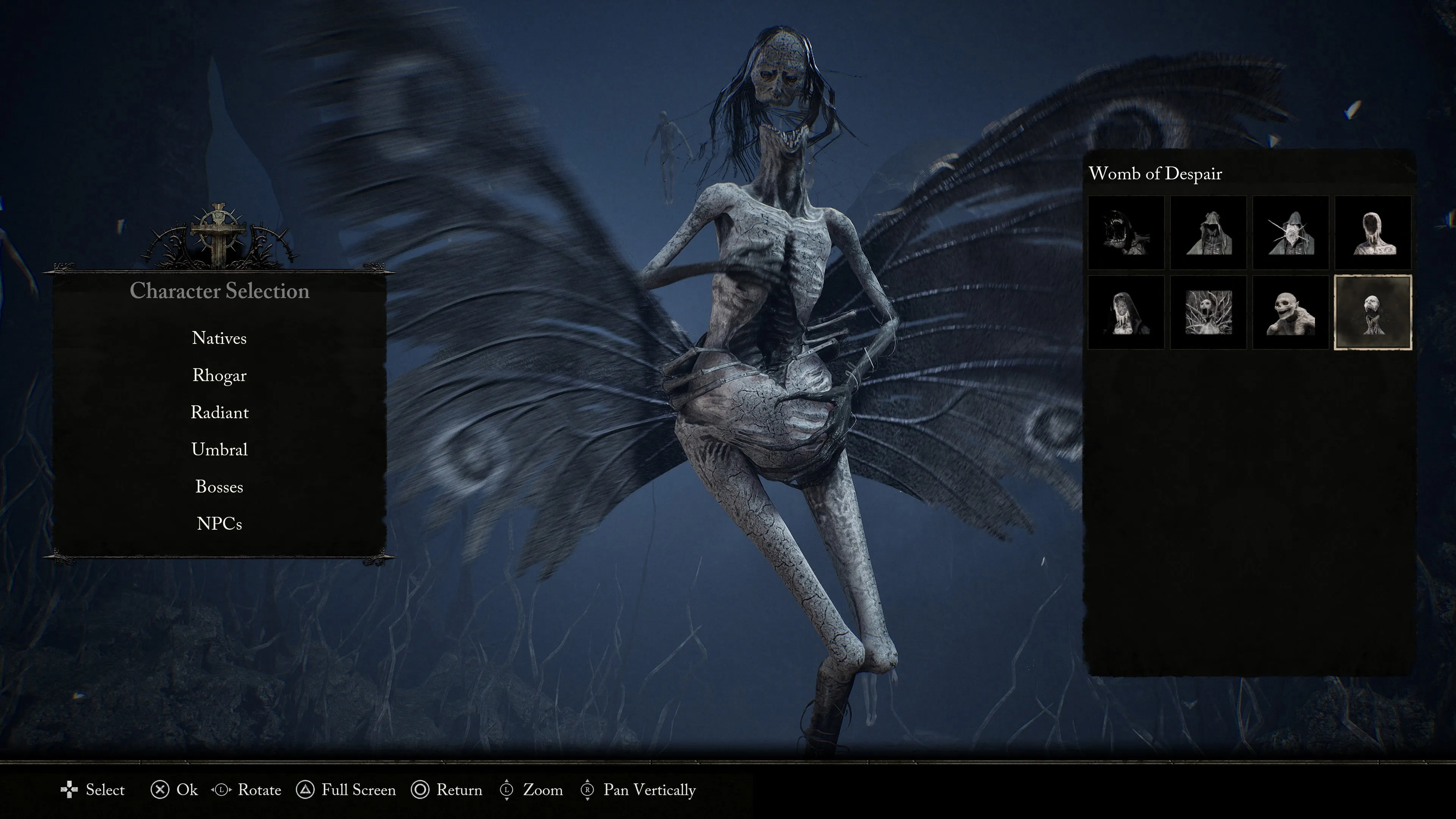Viewport: 1456px width, 819px height.
Task: Choose the hooded faceless figure portrait
Action: [x=1208, y=233]
